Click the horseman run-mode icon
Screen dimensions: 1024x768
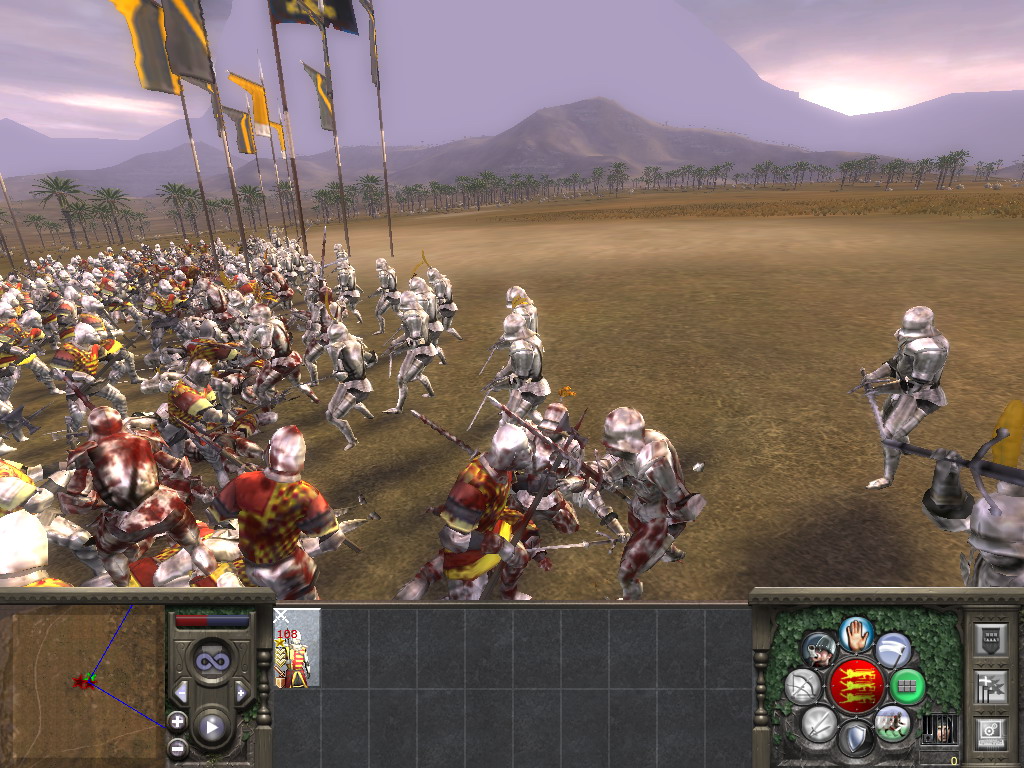892,723
